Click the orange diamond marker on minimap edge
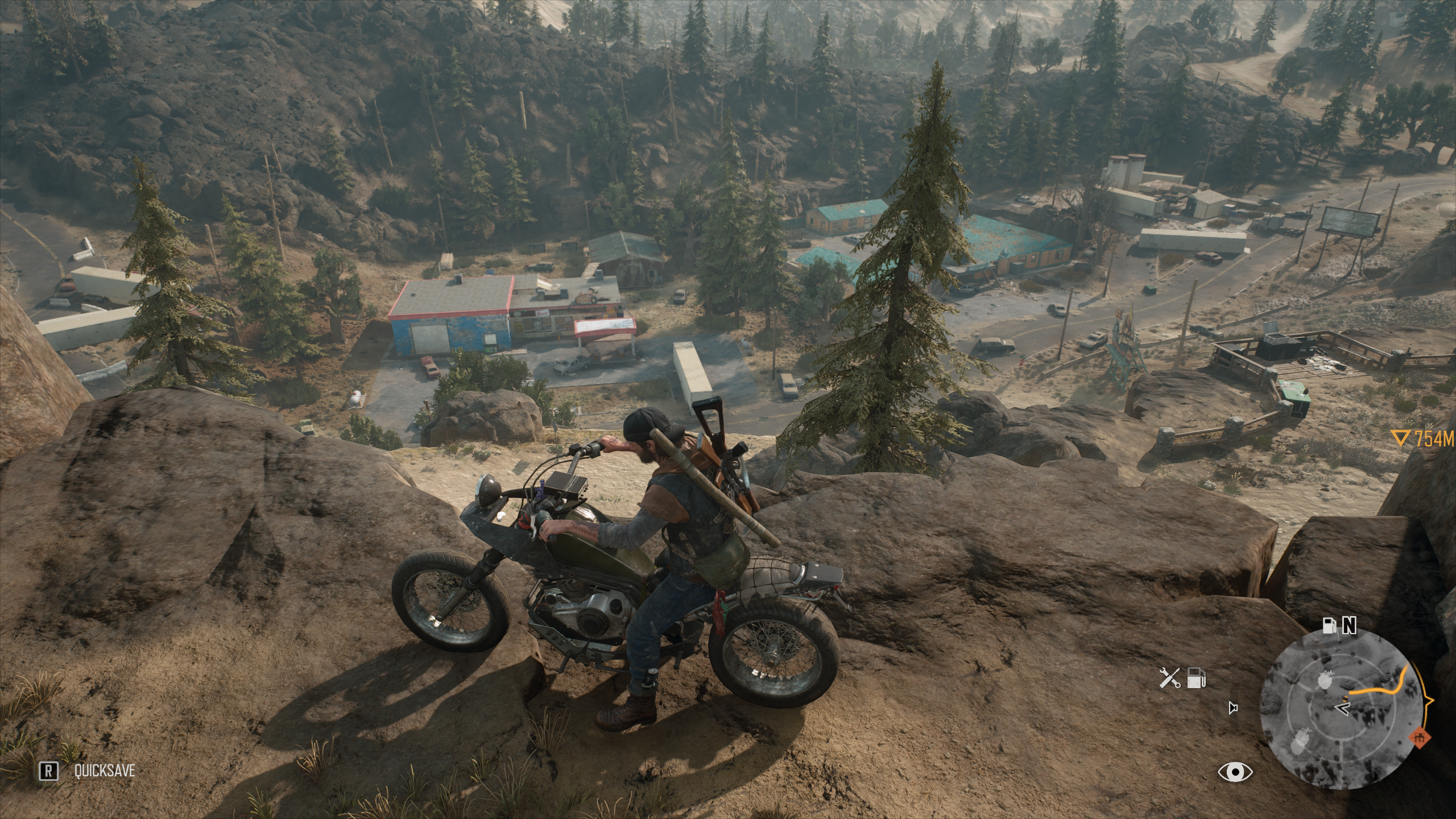Image resolution: width=1456 pixels, height=819 pixels. tap(1421, 754)
